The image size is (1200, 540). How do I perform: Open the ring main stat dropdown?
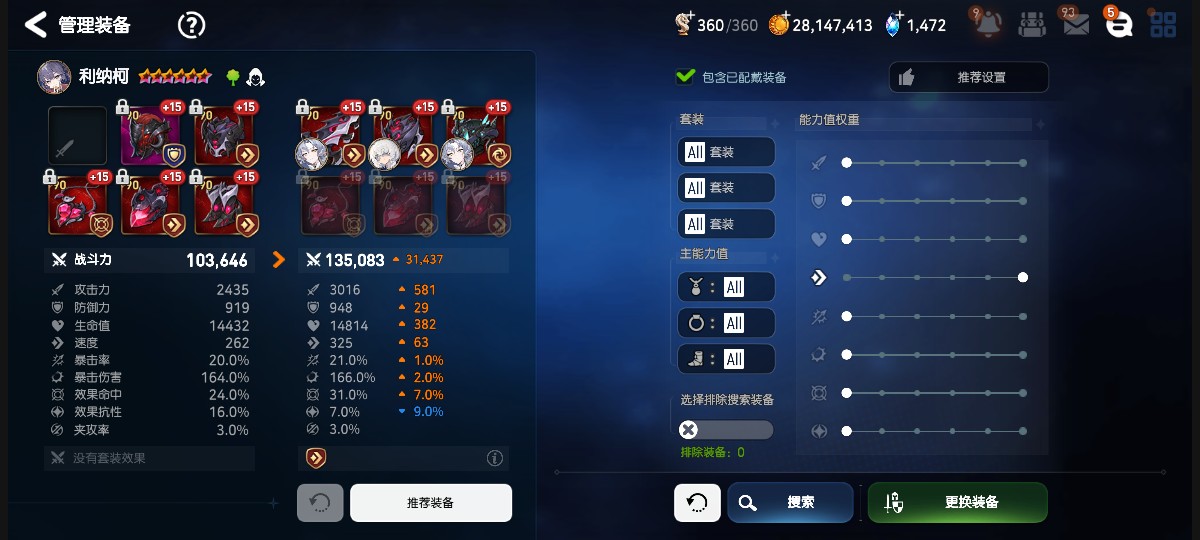(x=726, y=323)
